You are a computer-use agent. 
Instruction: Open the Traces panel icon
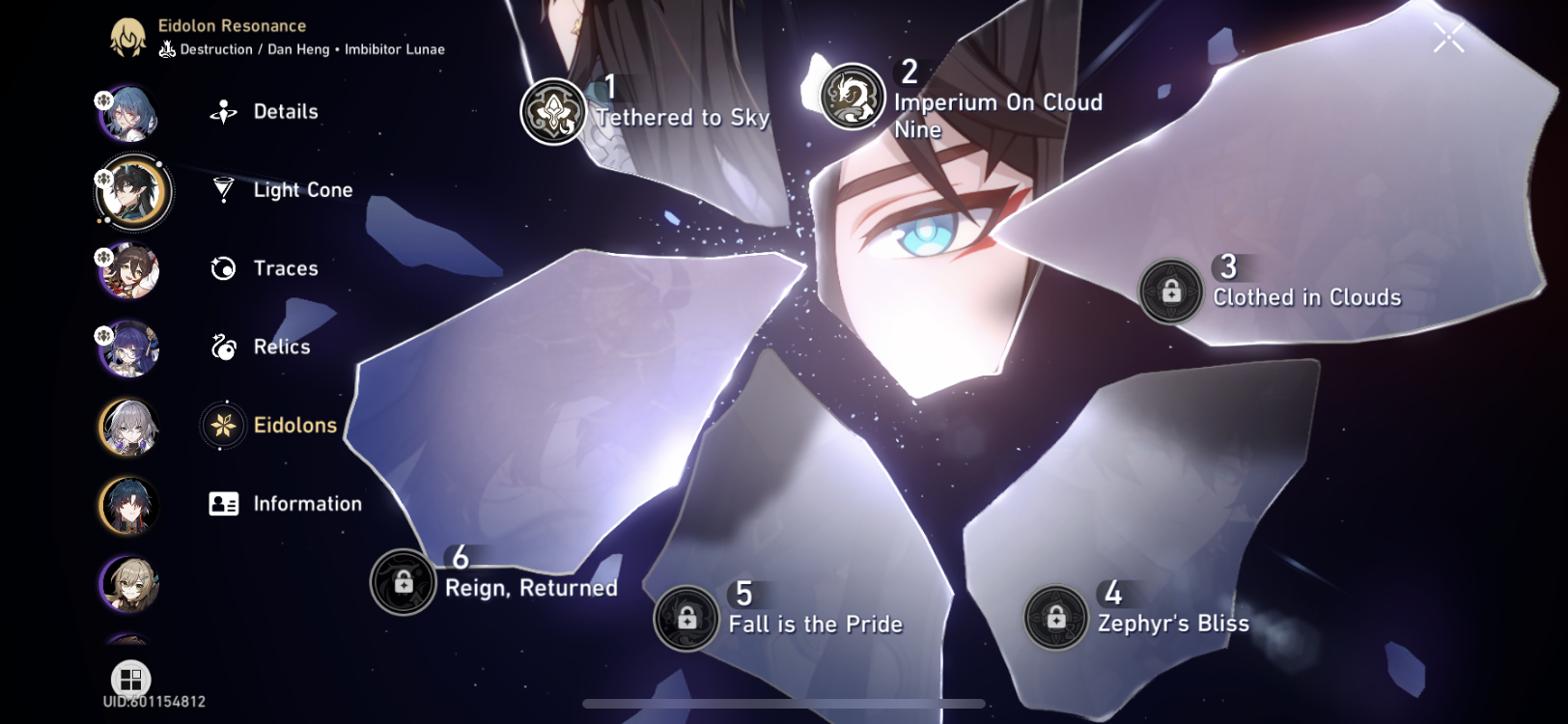(222, 268)
